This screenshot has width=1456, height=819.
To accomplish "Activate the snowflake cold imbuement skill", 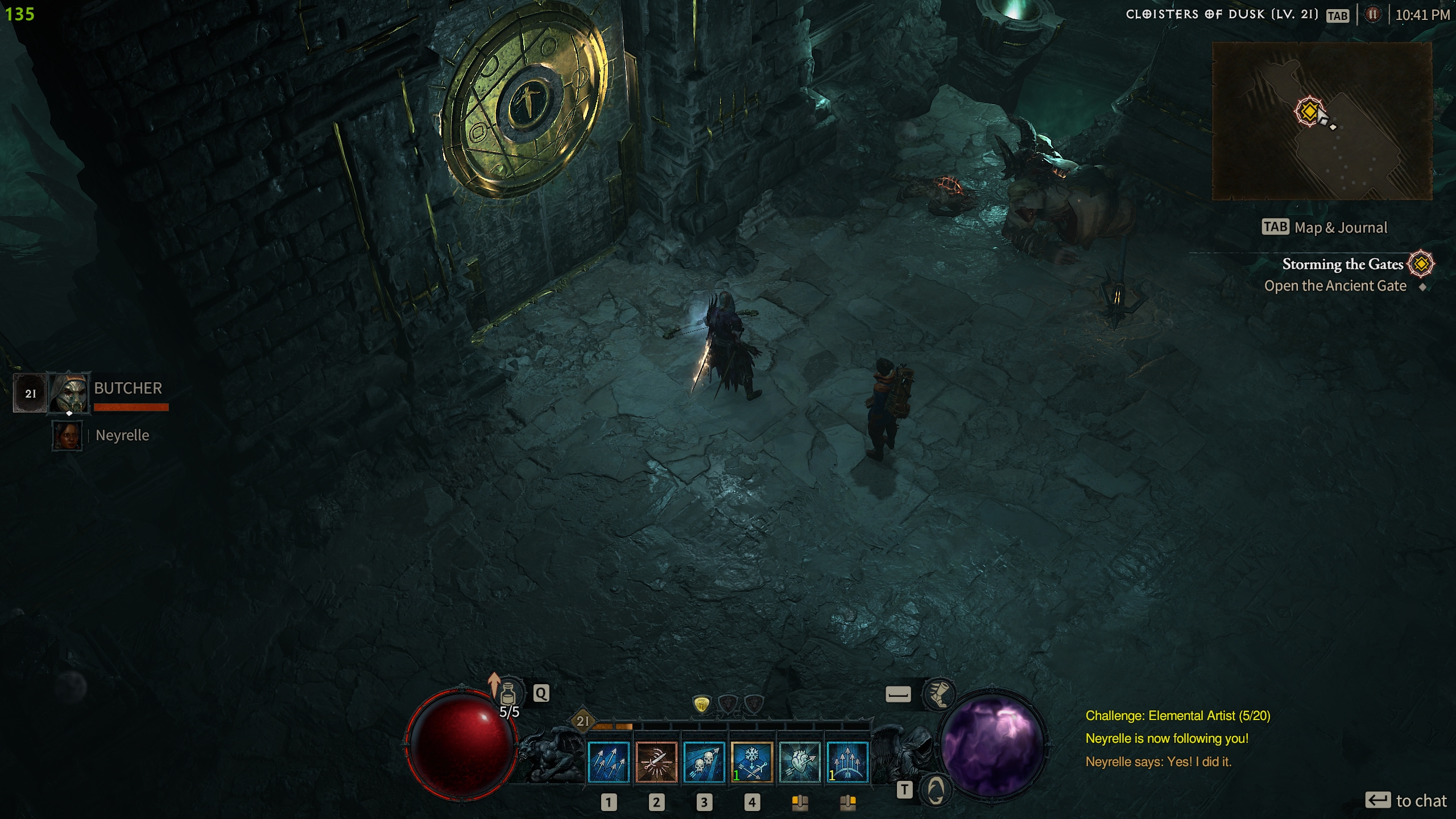I will tap(751, 762).
